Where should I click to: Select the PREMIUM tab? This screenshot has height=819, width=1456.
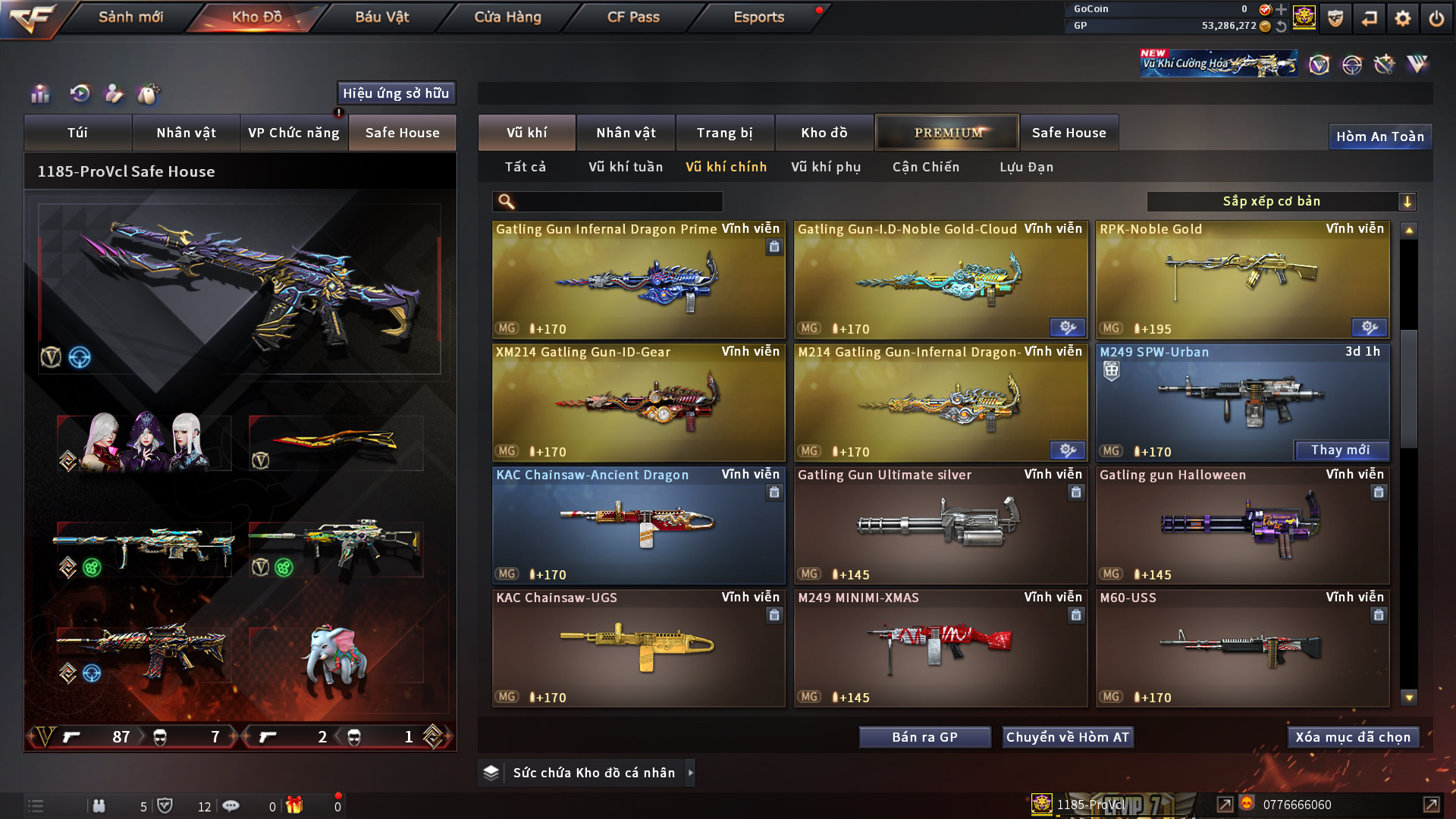(x=947, y=133)
